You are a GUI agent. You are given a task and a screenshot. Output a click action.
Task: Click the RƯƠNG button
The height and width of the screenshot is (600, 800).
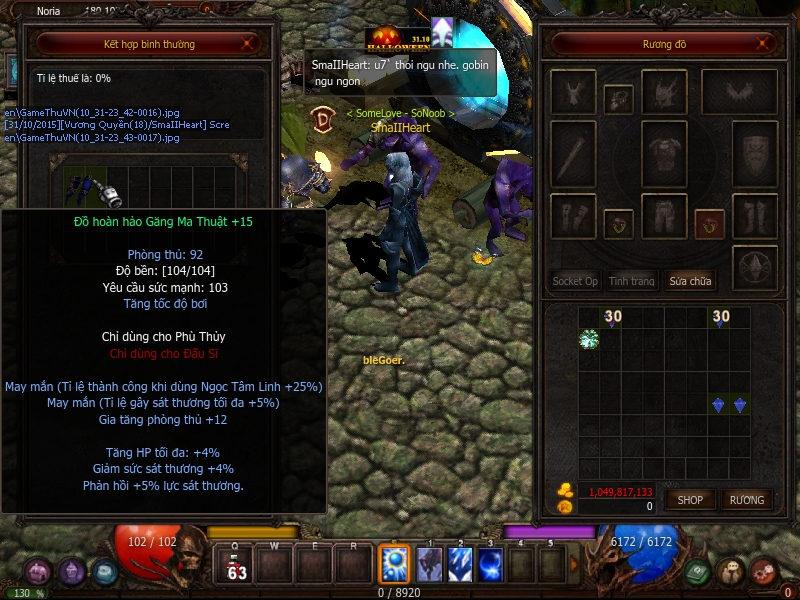coord(746,499)
